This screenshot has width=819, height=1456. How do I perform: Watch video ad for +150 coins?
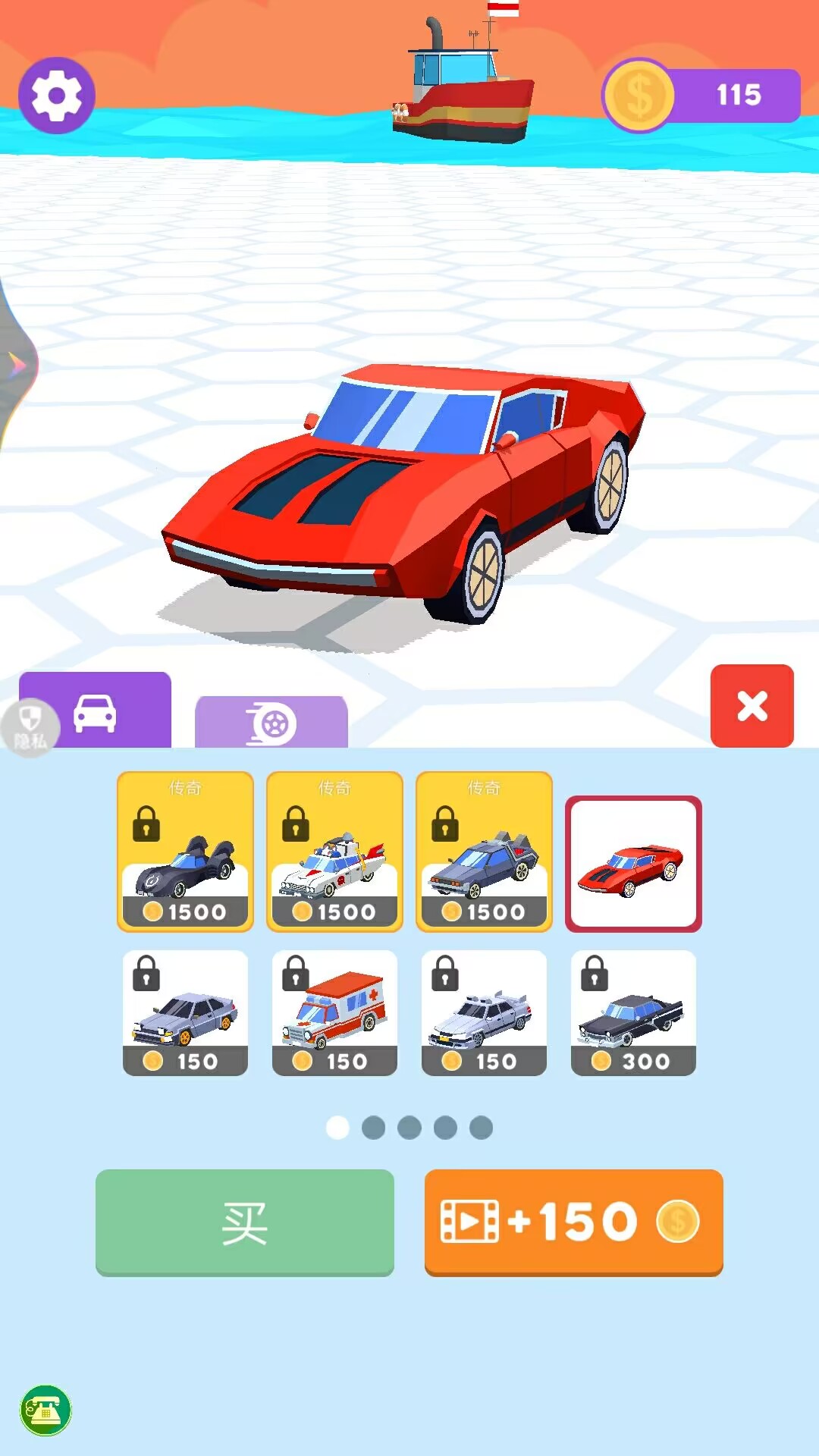click(x=573, y=1222)
